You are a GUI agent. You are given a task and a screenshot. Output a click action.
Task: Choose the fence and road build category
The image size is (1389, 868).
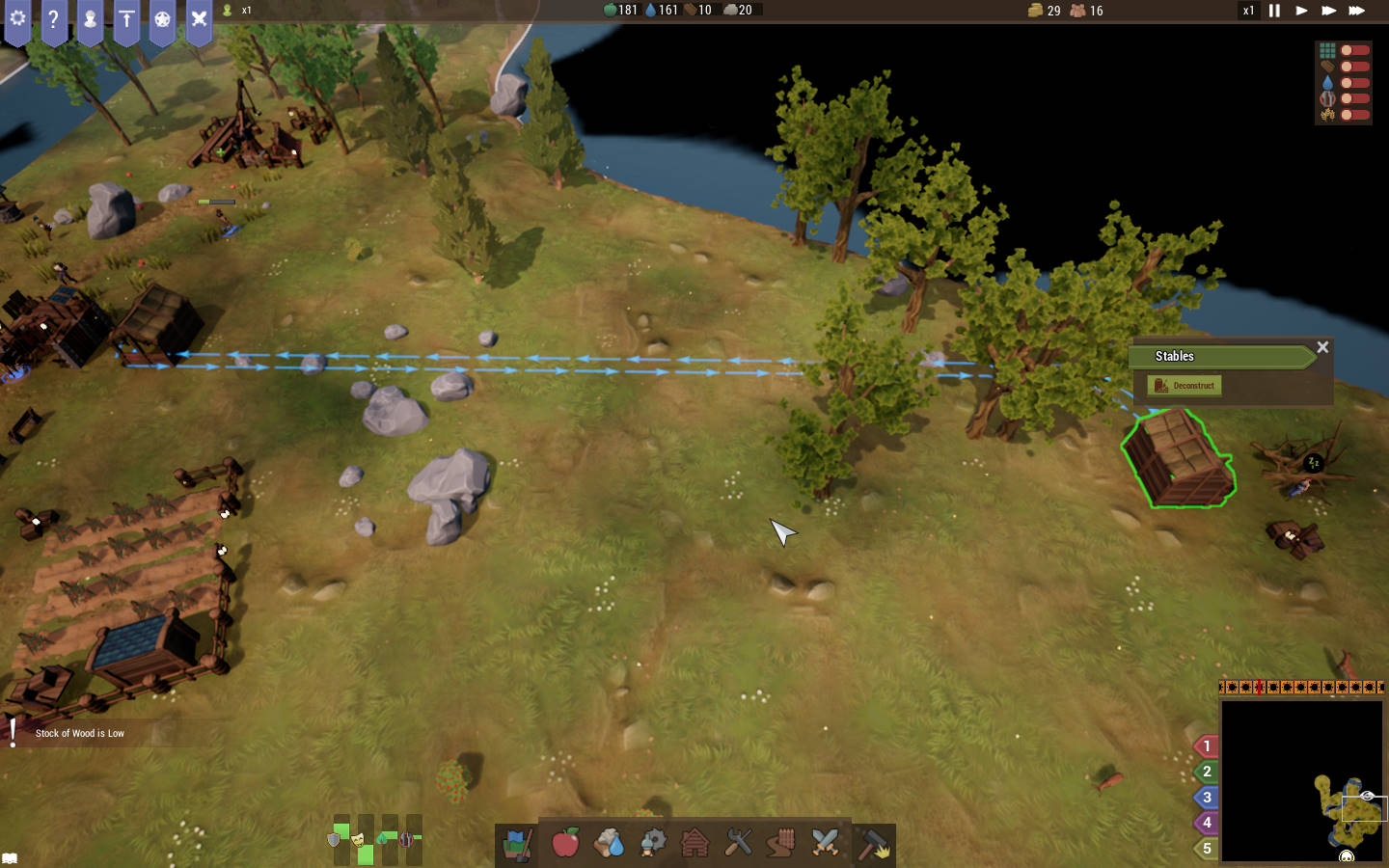781,843
